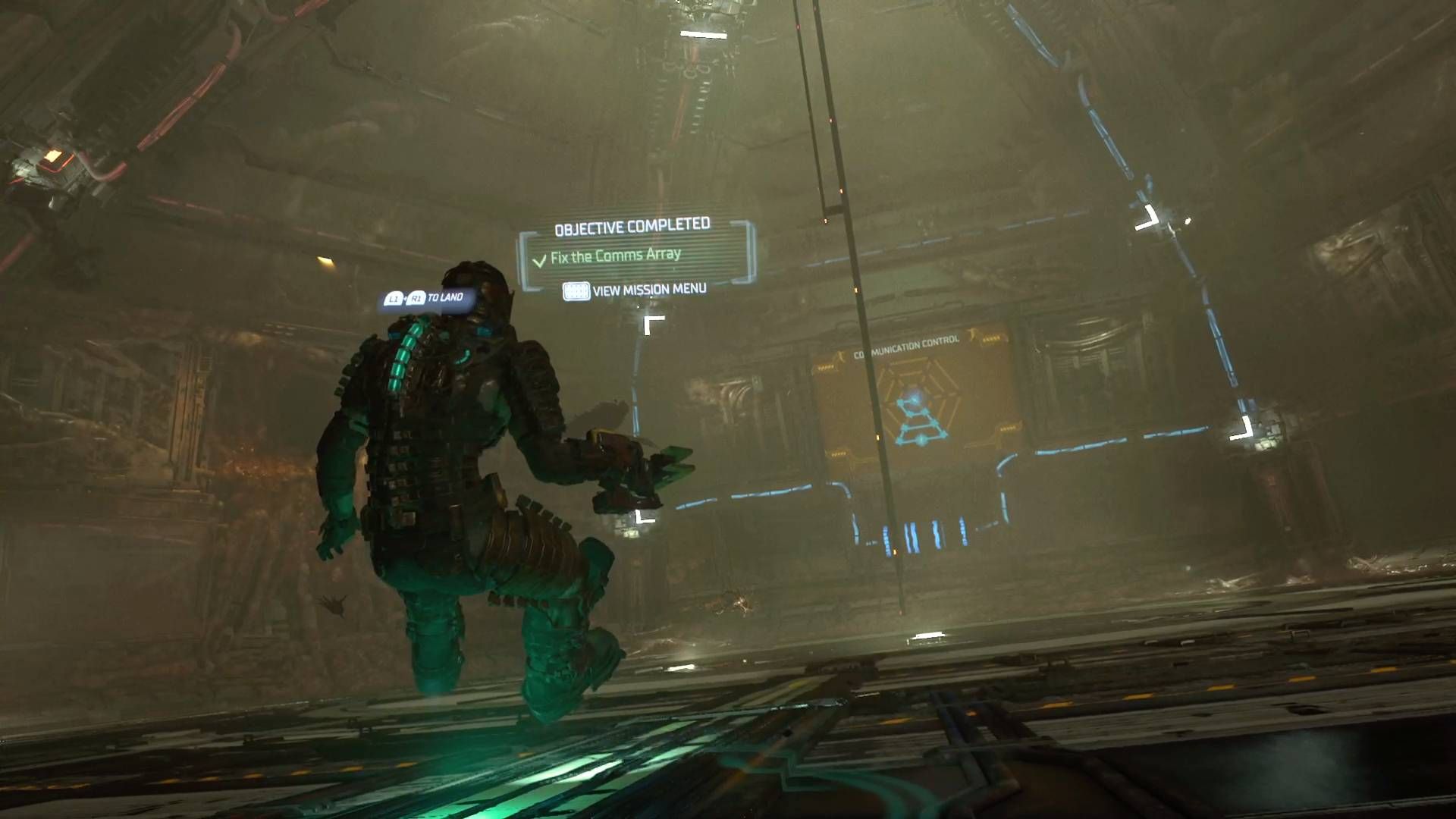Select the COMMUNICATION CONTROL panel header
Viewport: 1456px width, 819px height.
(x=907, y=343)
